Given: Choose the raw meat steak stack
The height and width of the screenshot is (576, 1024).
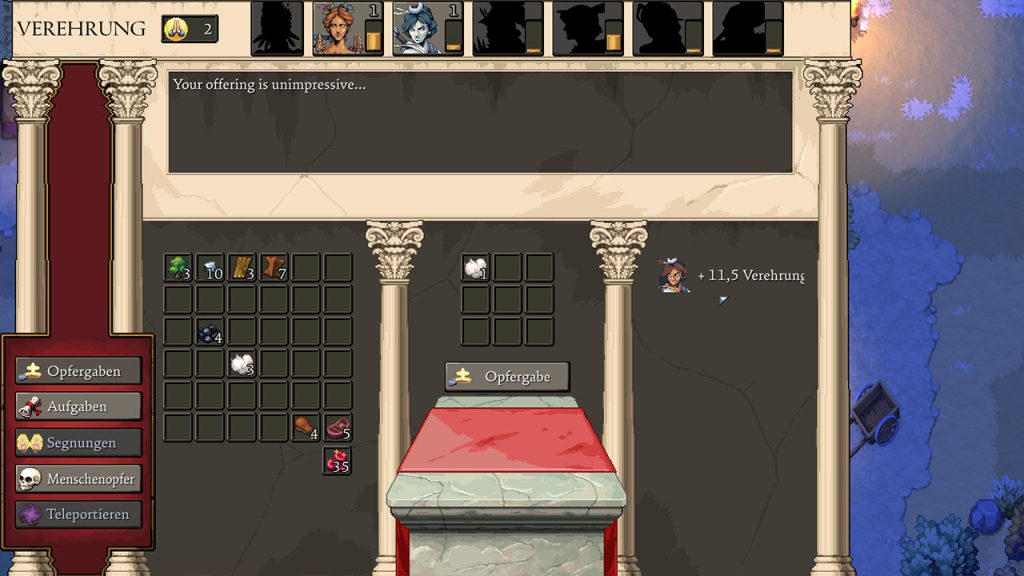Looking at the screenshot, I should [x=338, y=428].
